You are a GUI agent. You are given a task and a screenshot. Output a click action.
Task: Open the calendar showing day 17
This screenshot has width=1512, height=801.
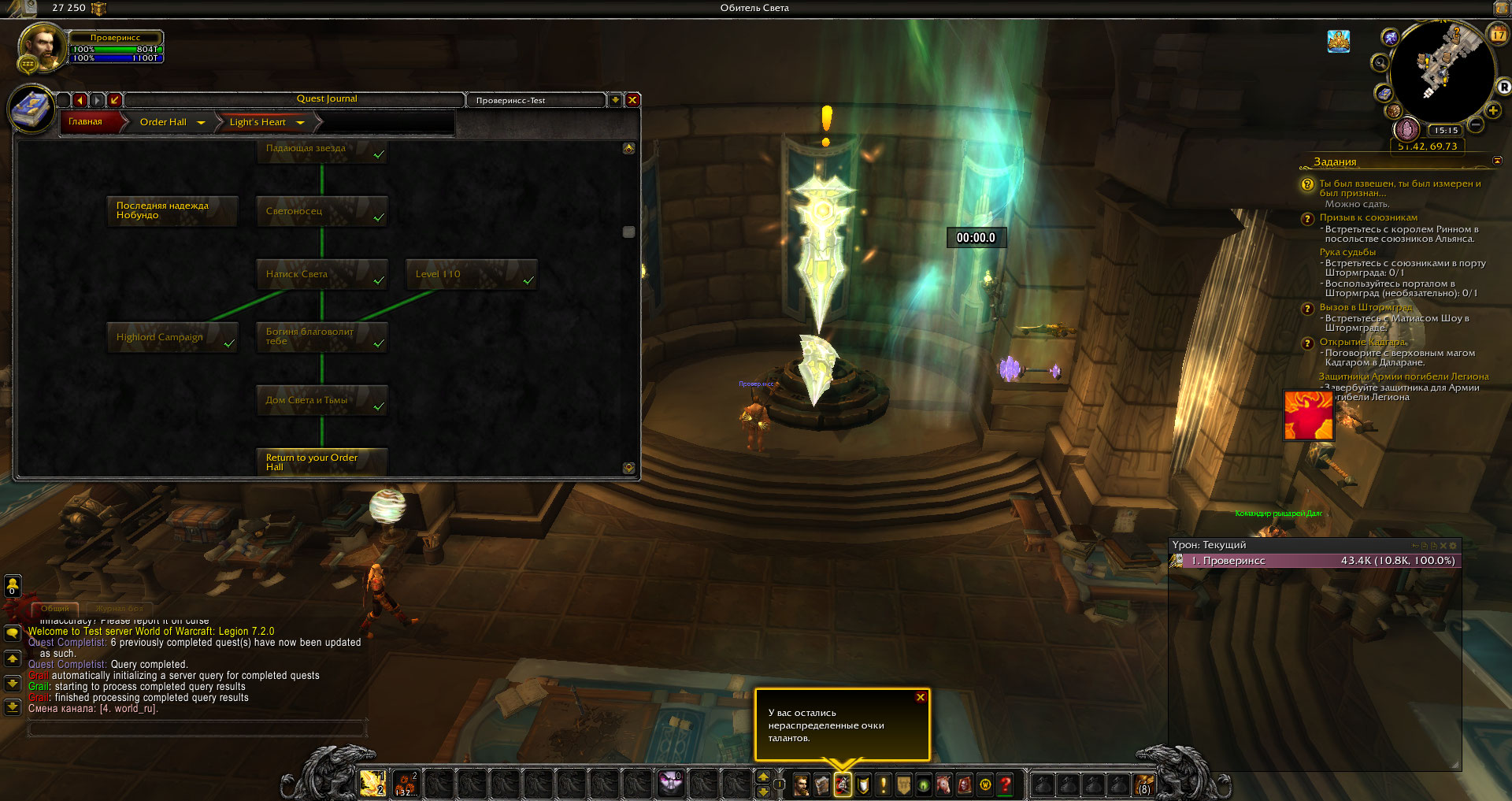(x=1498, y=34)
